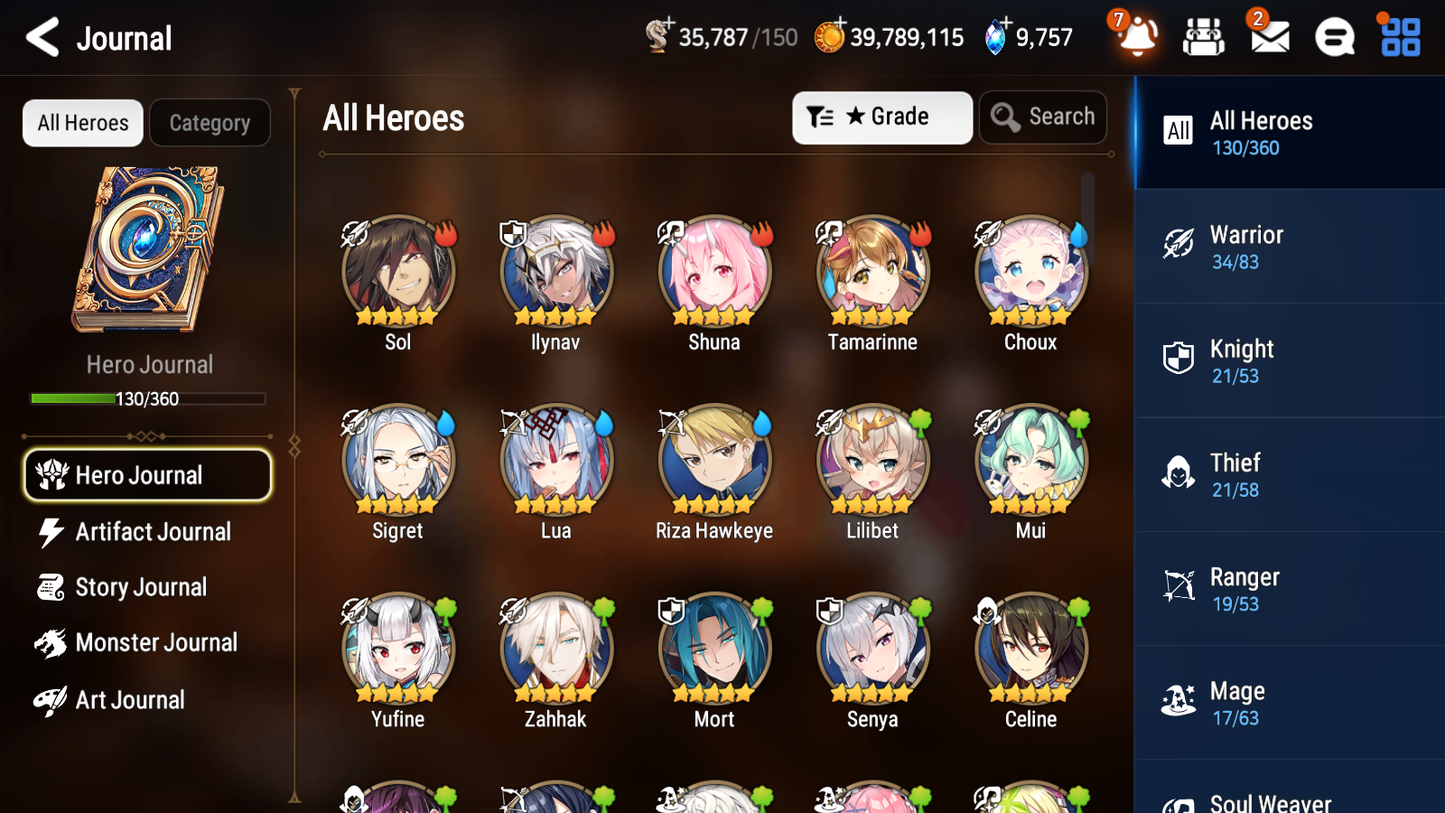Open the Grade sort dropdown

(882, 117)
